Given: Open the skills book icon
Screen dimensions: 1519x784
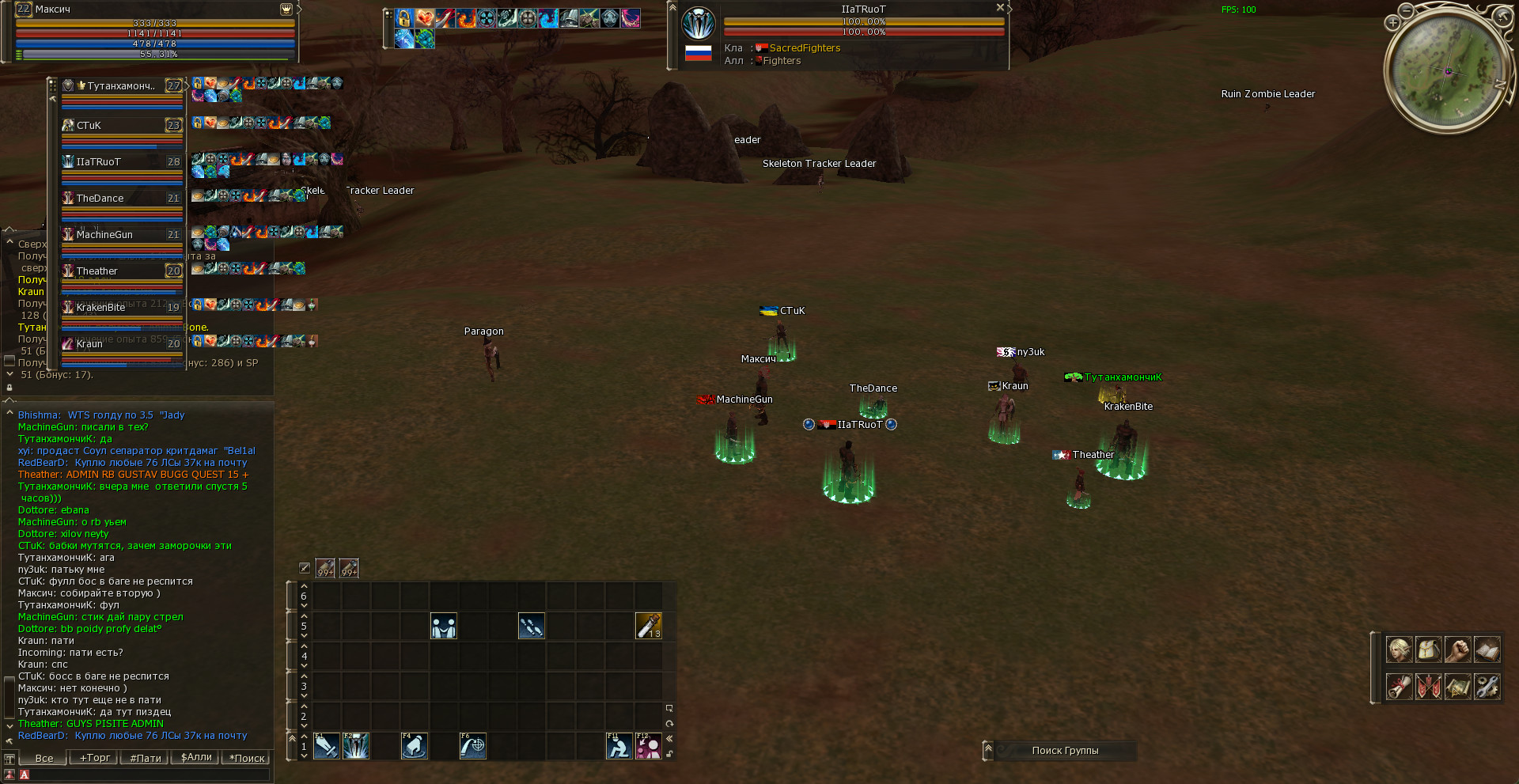Looking at the screenshot, I should click(x=1487, y=650).
